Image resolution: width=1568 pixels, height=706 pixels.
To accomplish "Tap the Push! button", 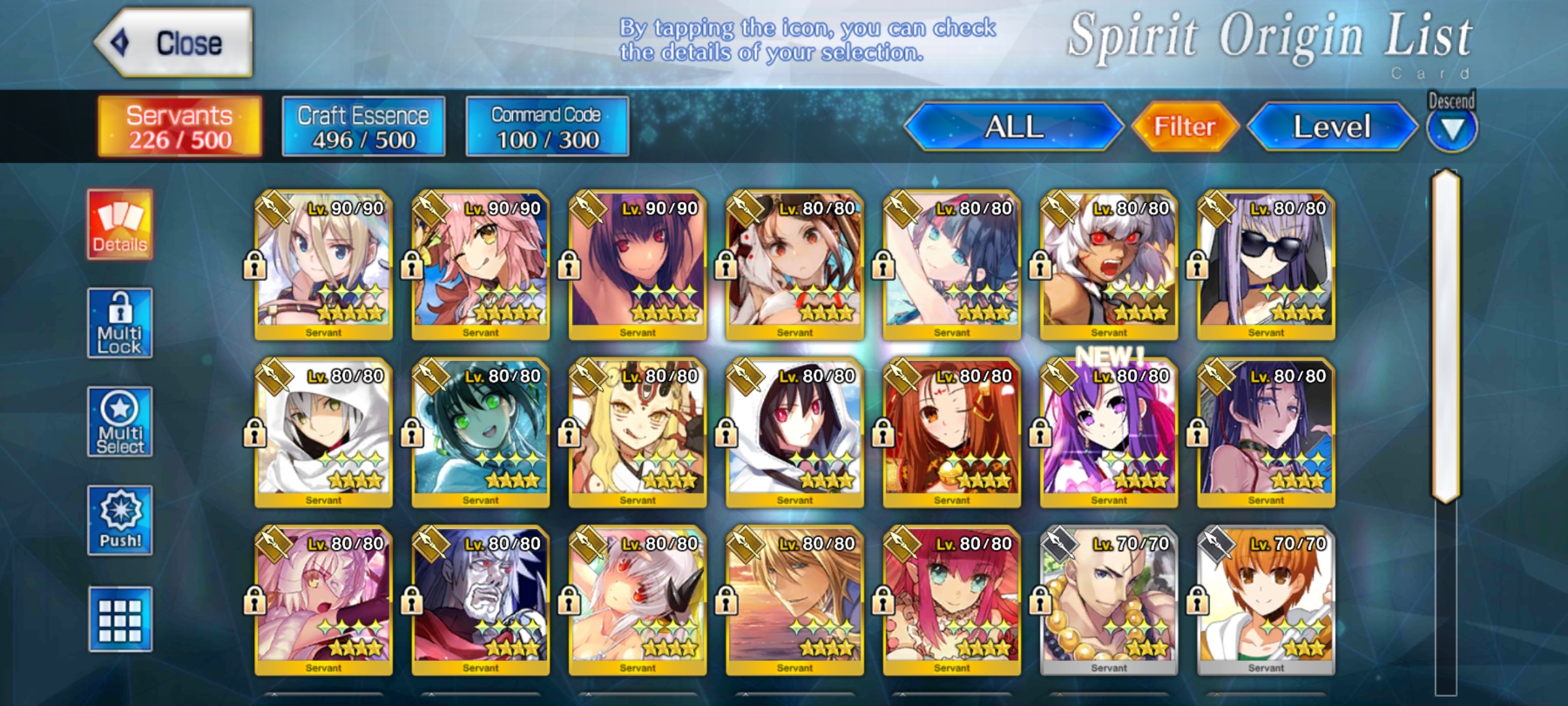I will (x=120, y=521).
